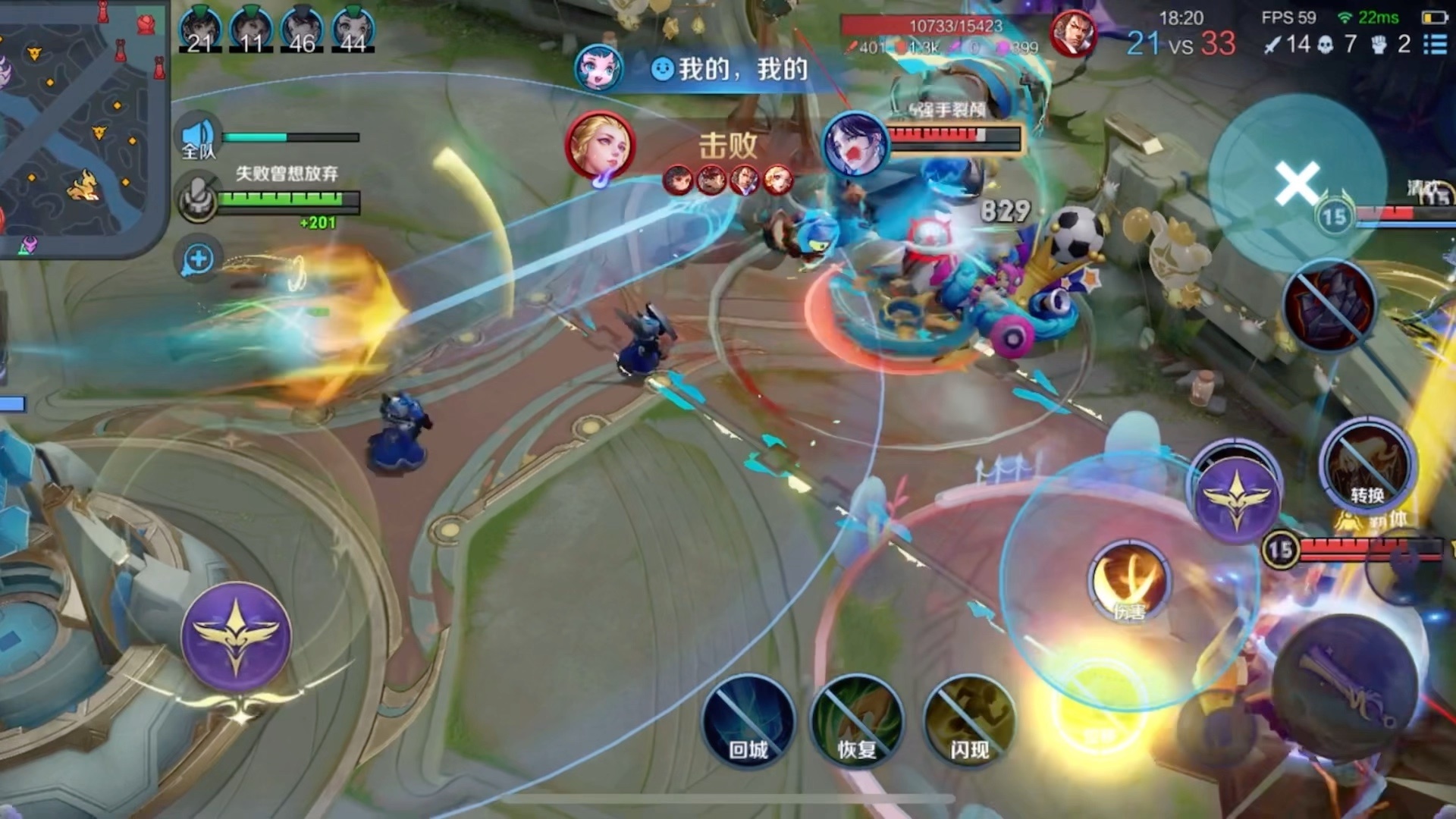Use the 回城 recall button
Screen dimensions: 1456x819
748,720
